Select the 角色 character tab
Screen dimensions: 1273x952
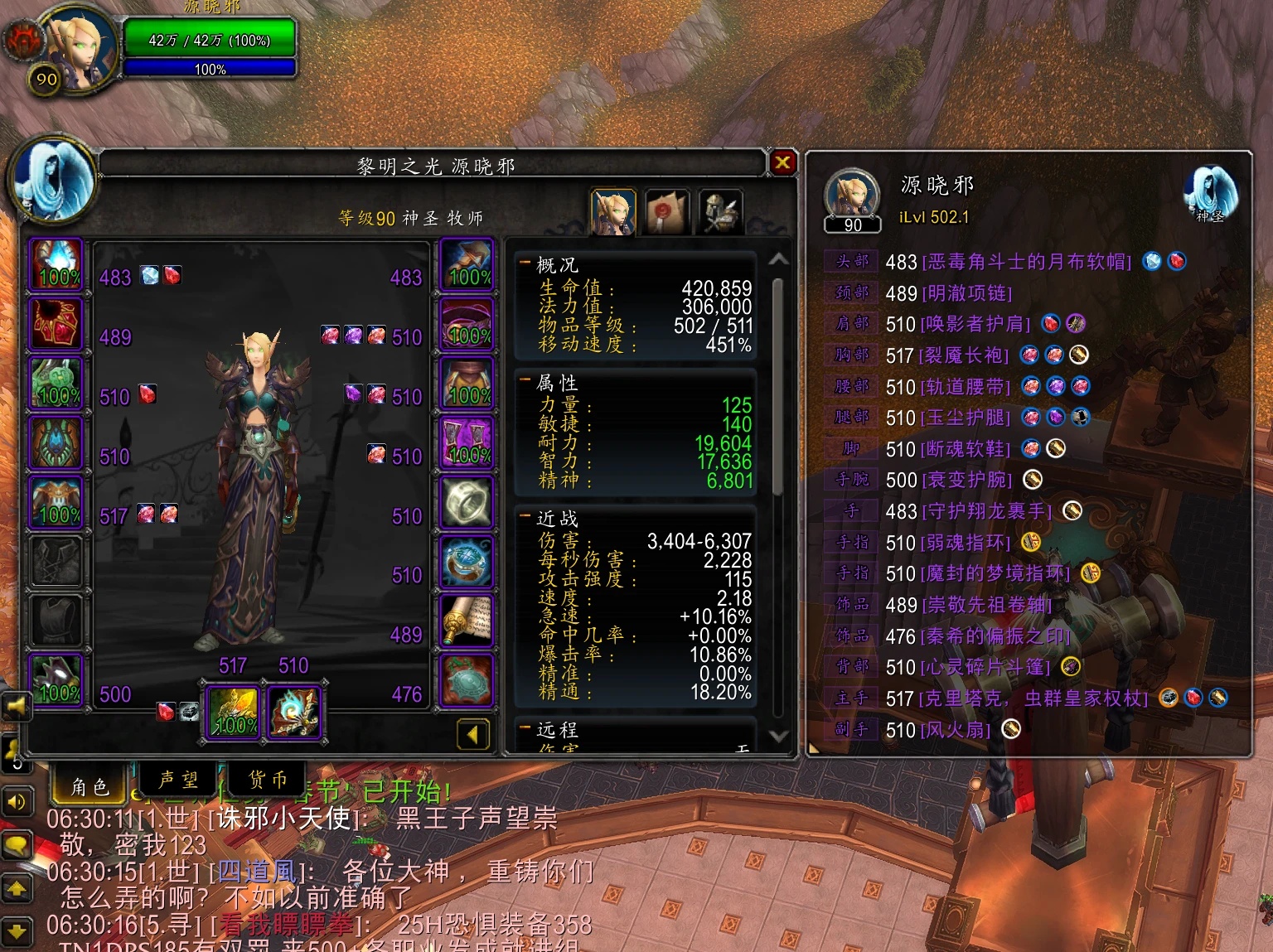(90, 785)
